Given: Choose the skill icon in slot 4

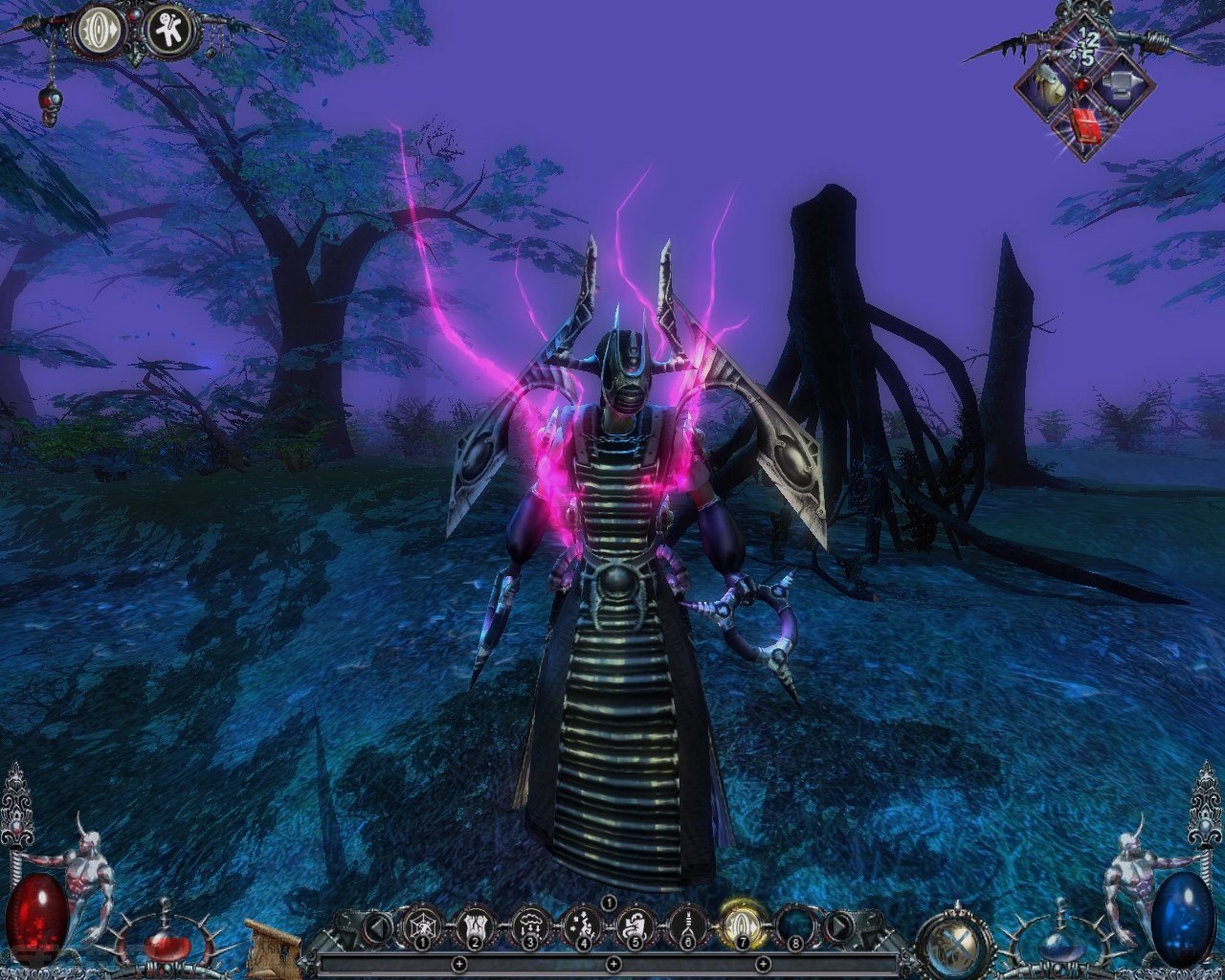Looking at the screenshot, I should pos(582,925).
